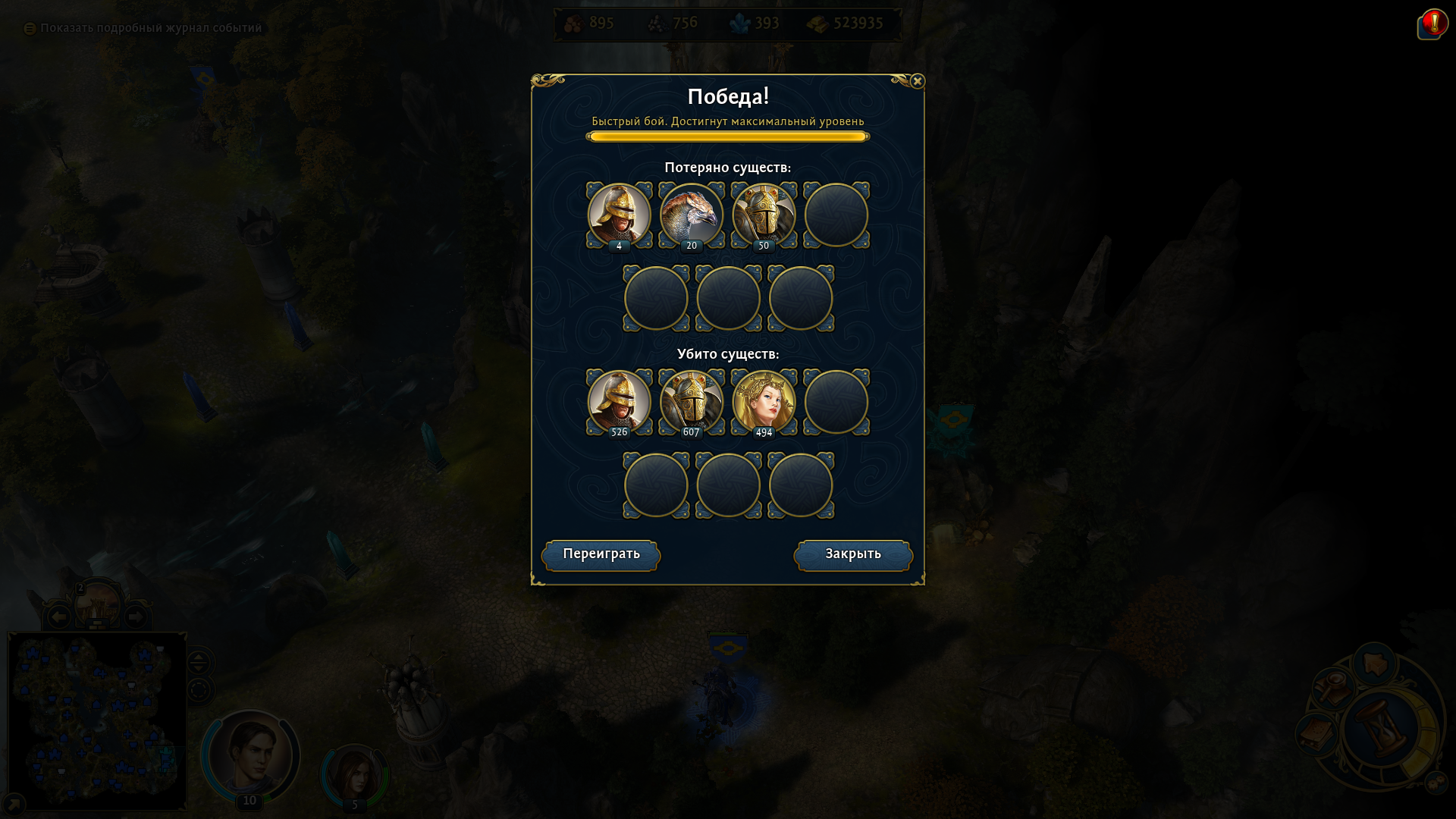
Task: Expand the minimap with the diagonal arrow
Action: (x=14, y=804)
